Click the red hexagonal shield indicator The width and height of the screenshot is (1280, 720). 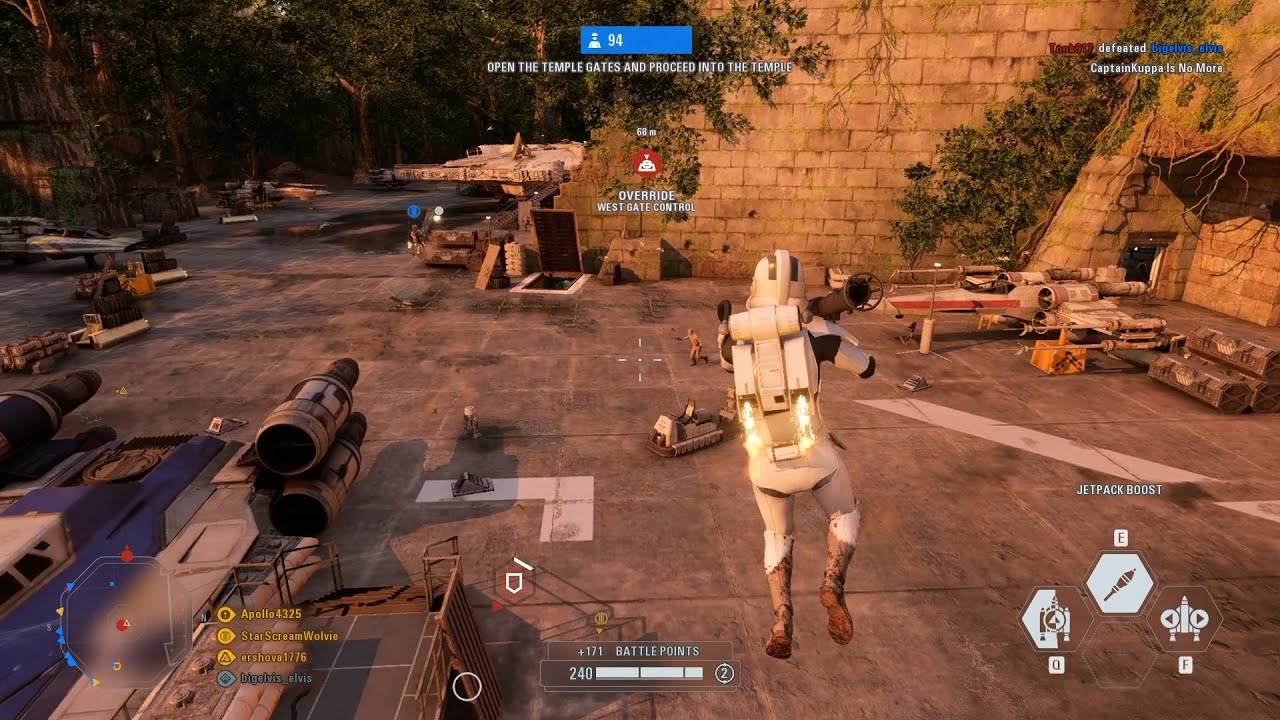(515, 582)
